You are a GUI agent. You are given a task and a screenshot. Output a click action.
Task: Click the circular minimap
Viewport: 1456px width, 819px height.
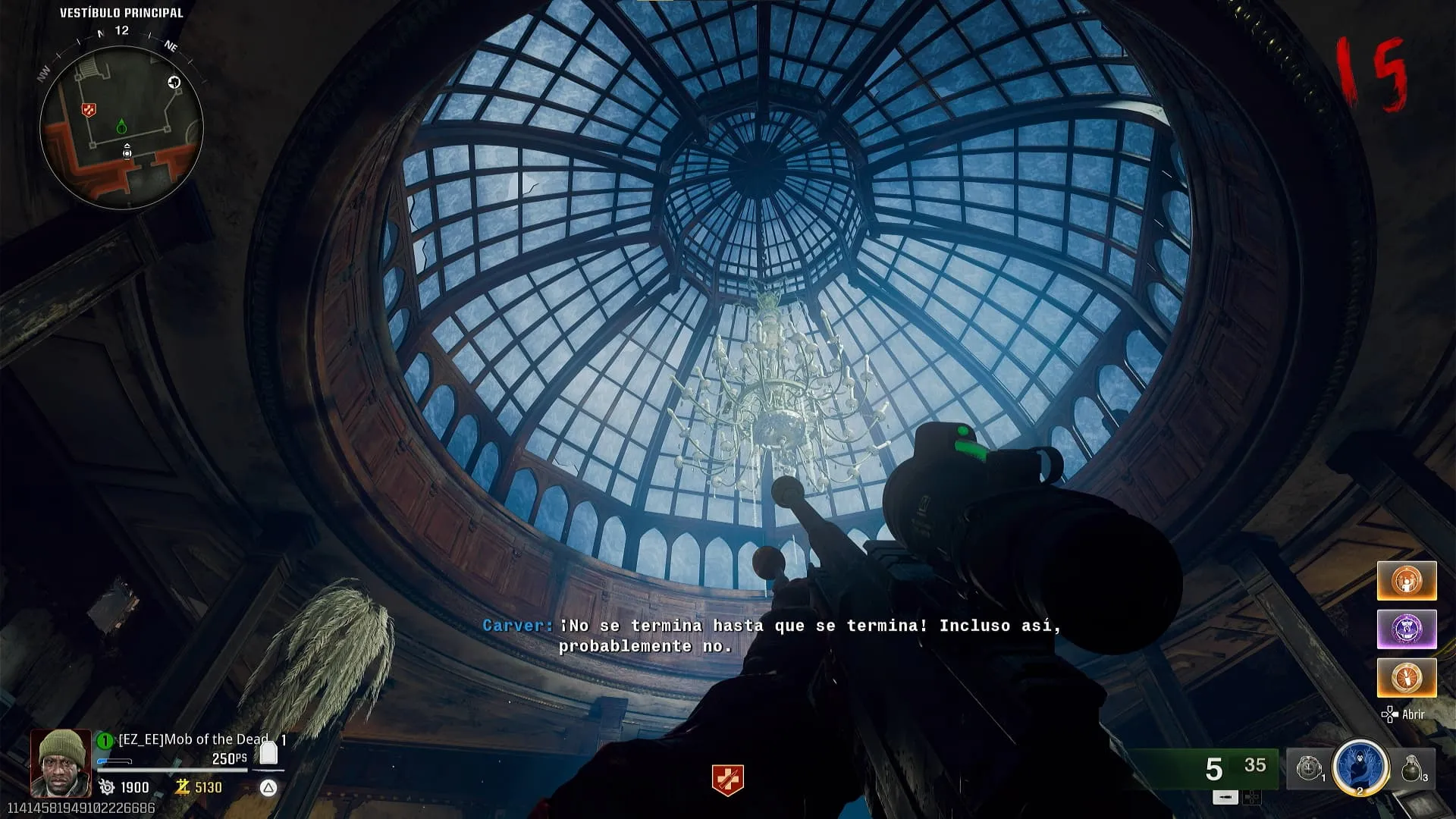point(121,127)
